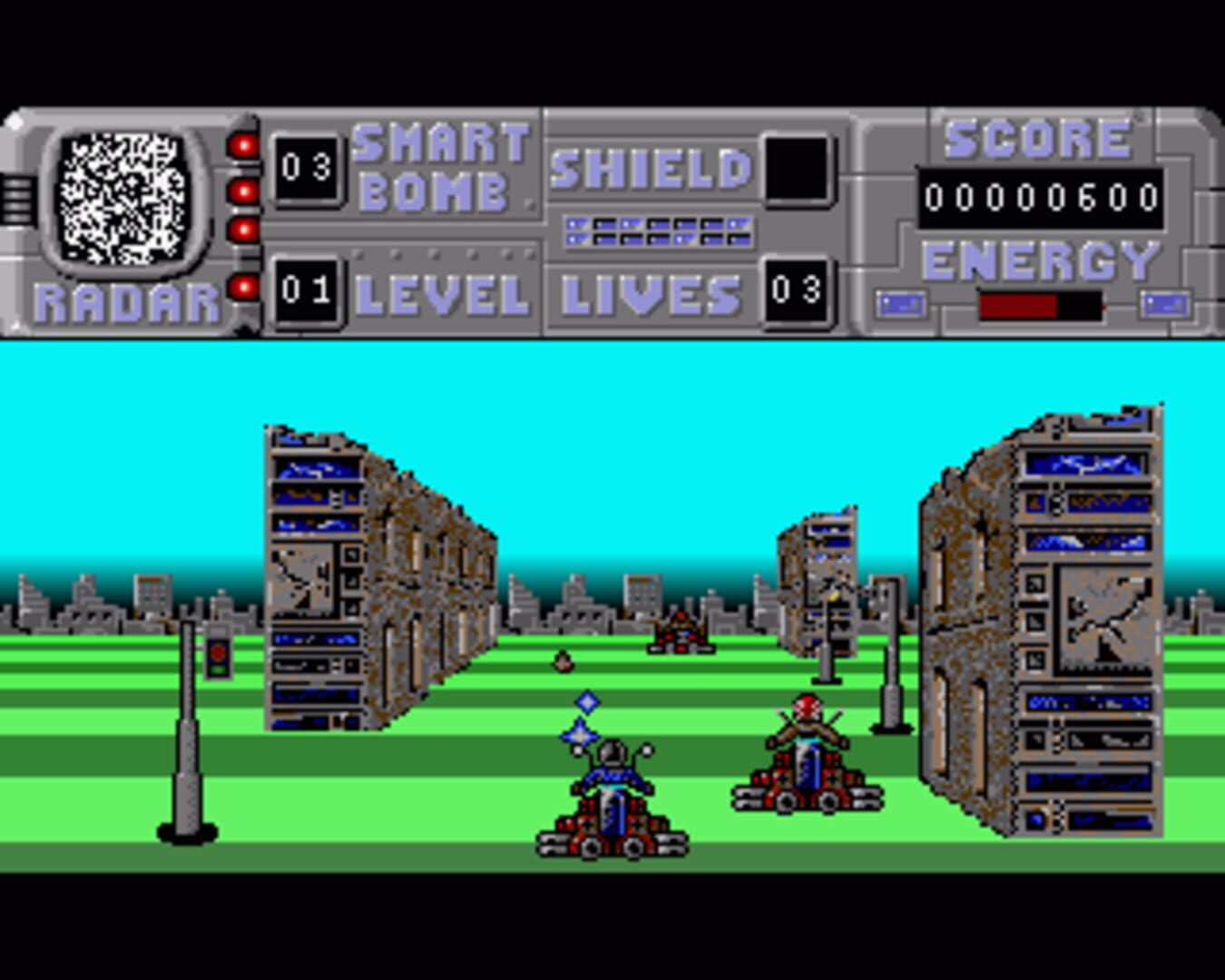Screen dimensions: 1225x980
Task: Select the SHIELD panel header
Action: [x=650, y=168]
